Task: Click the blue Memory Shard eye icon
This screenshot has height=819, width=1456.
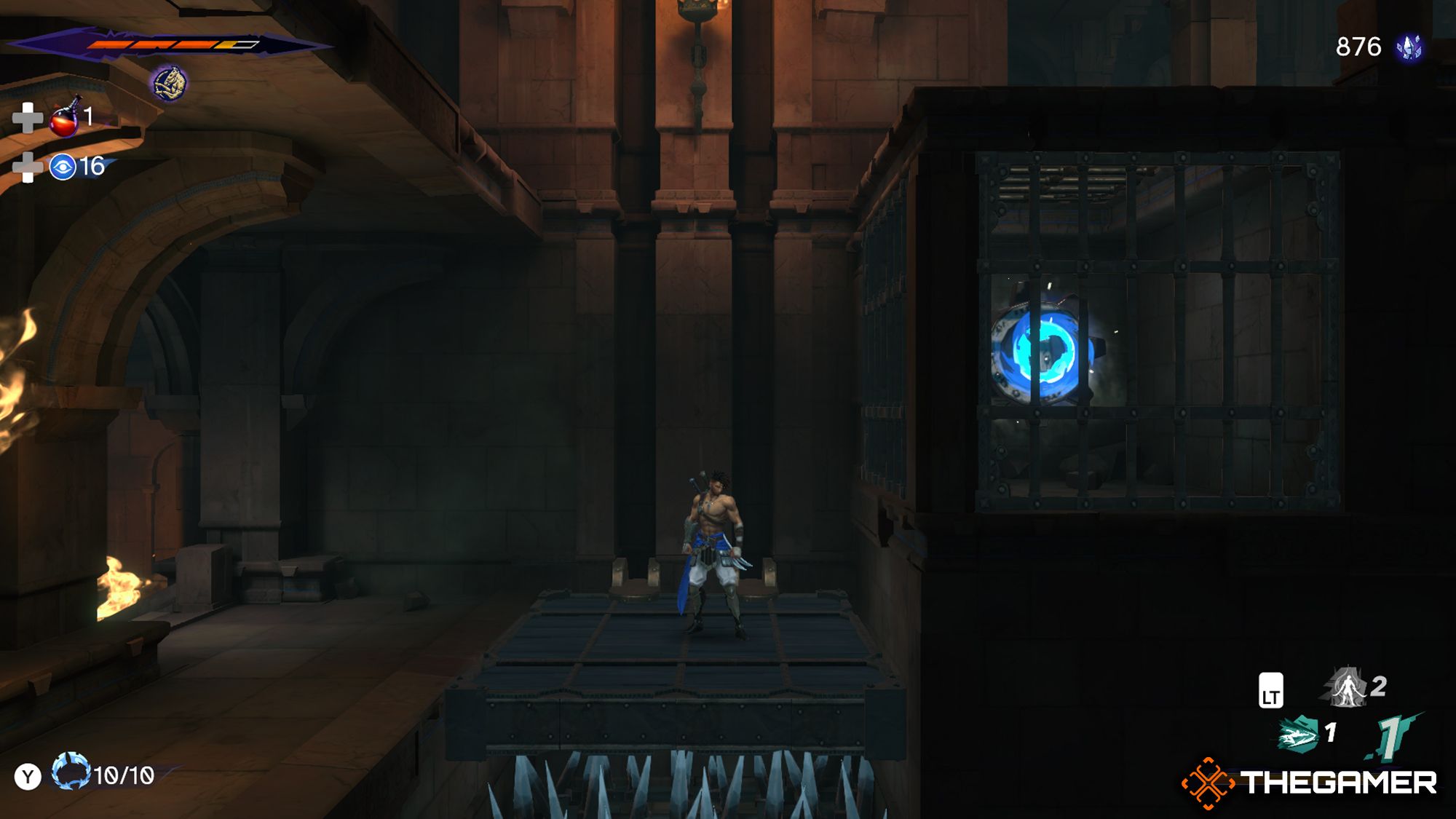Action: pyautogui.click(x=63, y=166)
